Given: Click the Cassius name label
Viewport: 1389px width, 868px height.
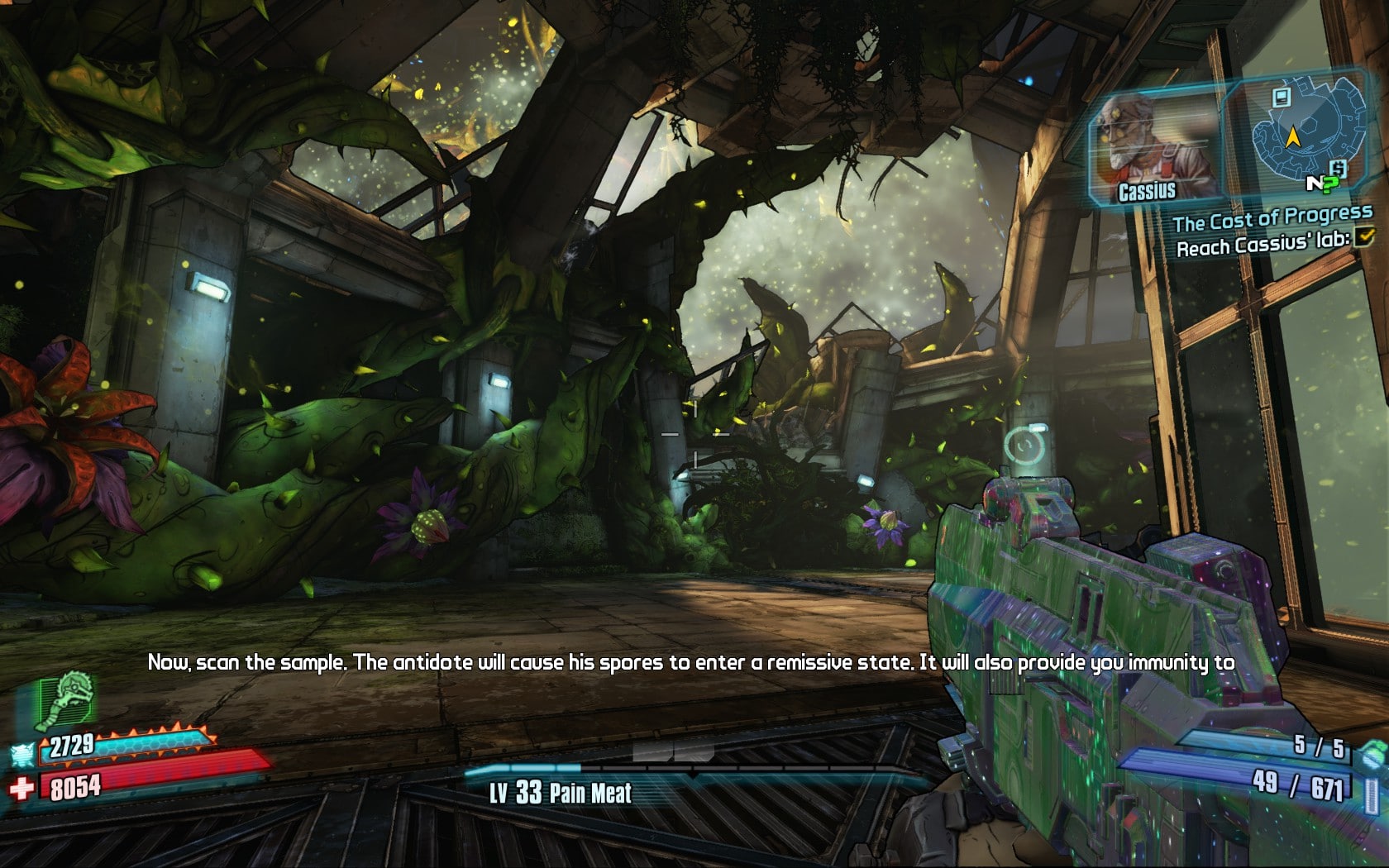Looking at the screenshot, I should (1148, 191).
